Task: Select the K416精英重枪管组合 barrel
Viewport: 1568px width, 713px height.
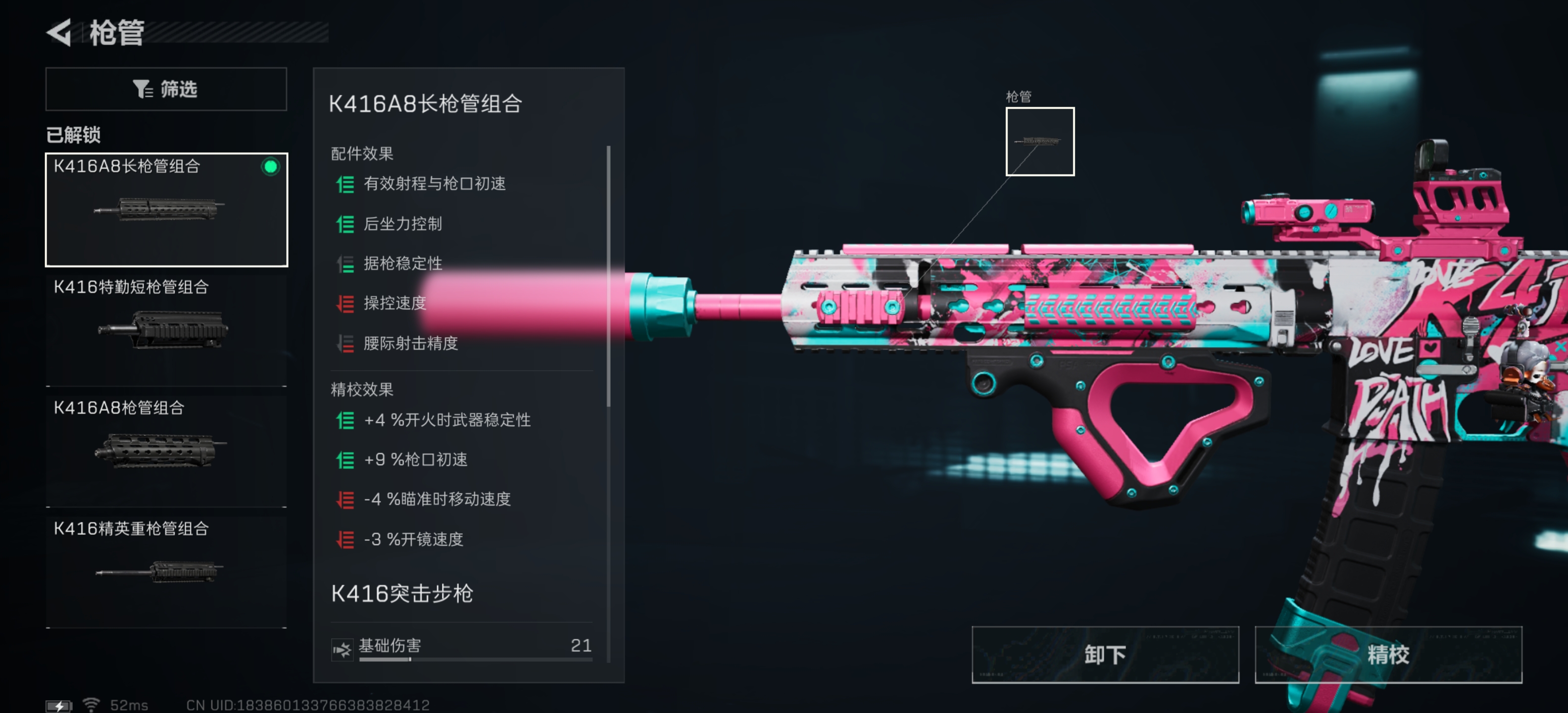Action: pyautogui.click(x=166, y=571)
